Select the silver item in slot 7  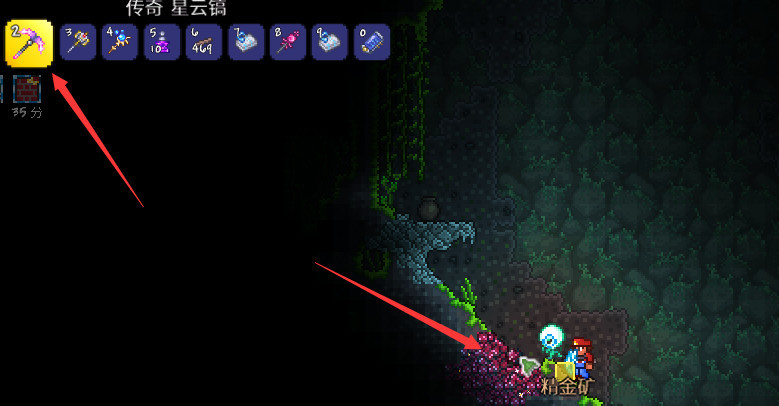pos(246,43)
